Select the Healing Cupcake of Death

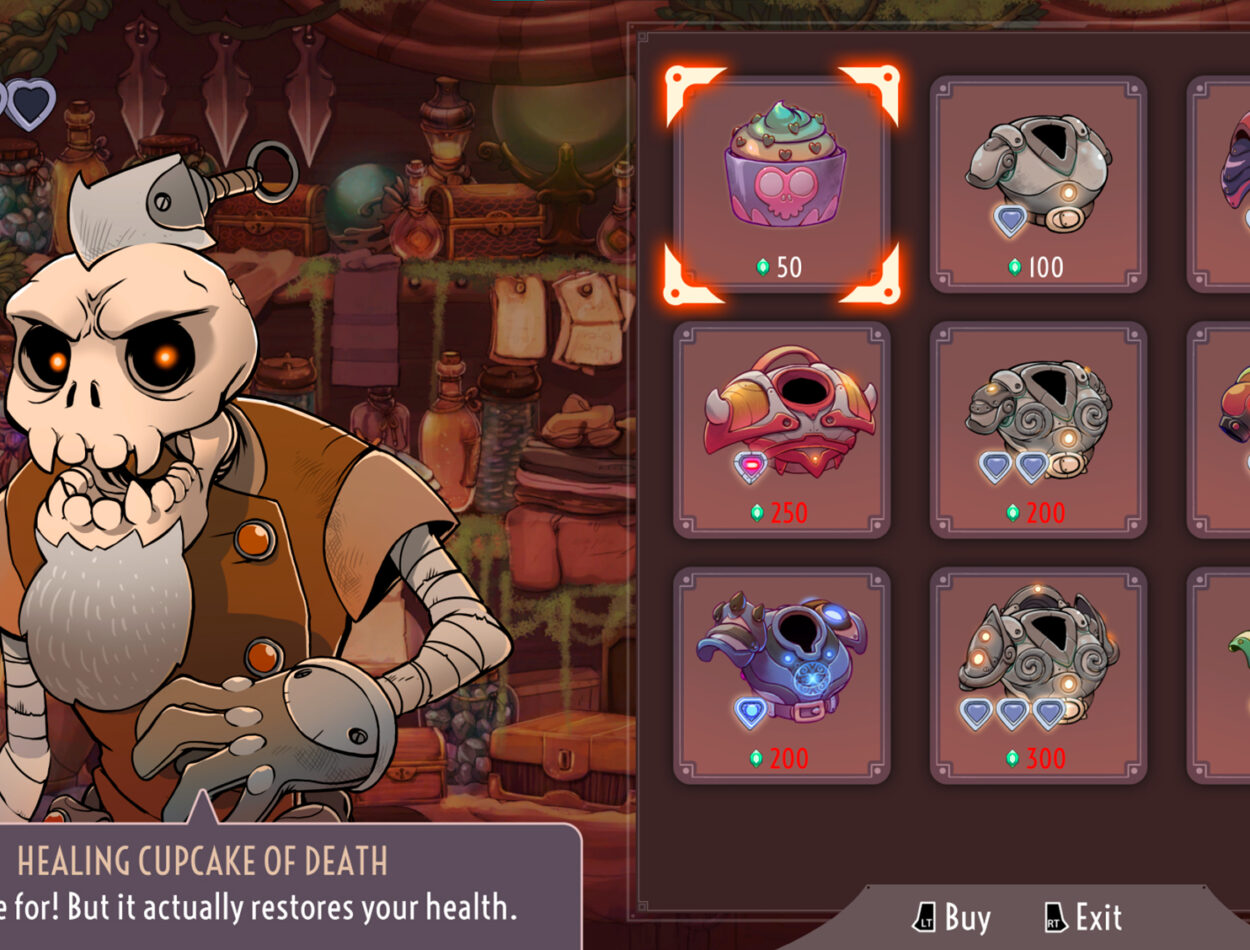click(782, 185)
